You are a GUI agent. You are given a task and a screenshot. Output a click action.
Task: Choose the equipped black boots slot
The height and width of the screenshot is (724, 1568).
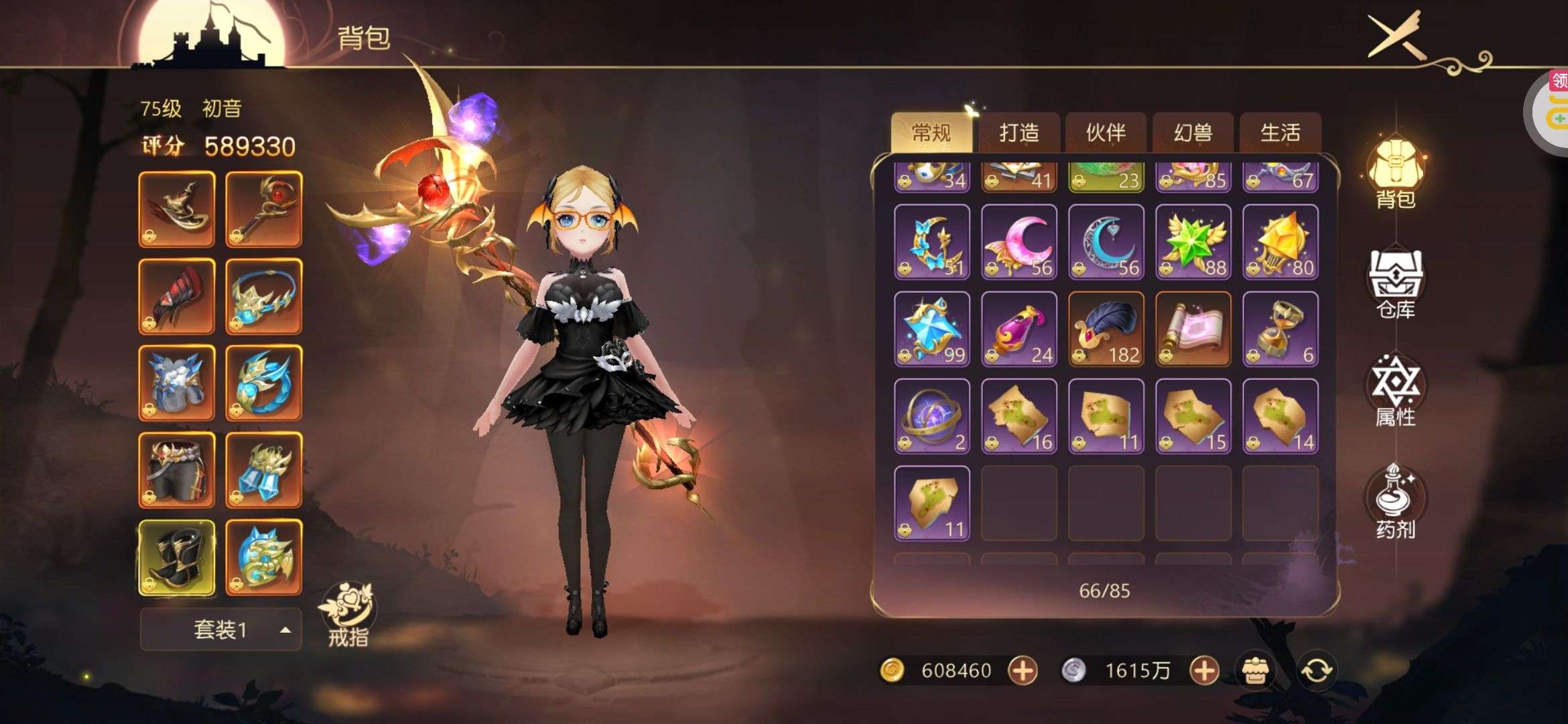(x=177, y=558)
